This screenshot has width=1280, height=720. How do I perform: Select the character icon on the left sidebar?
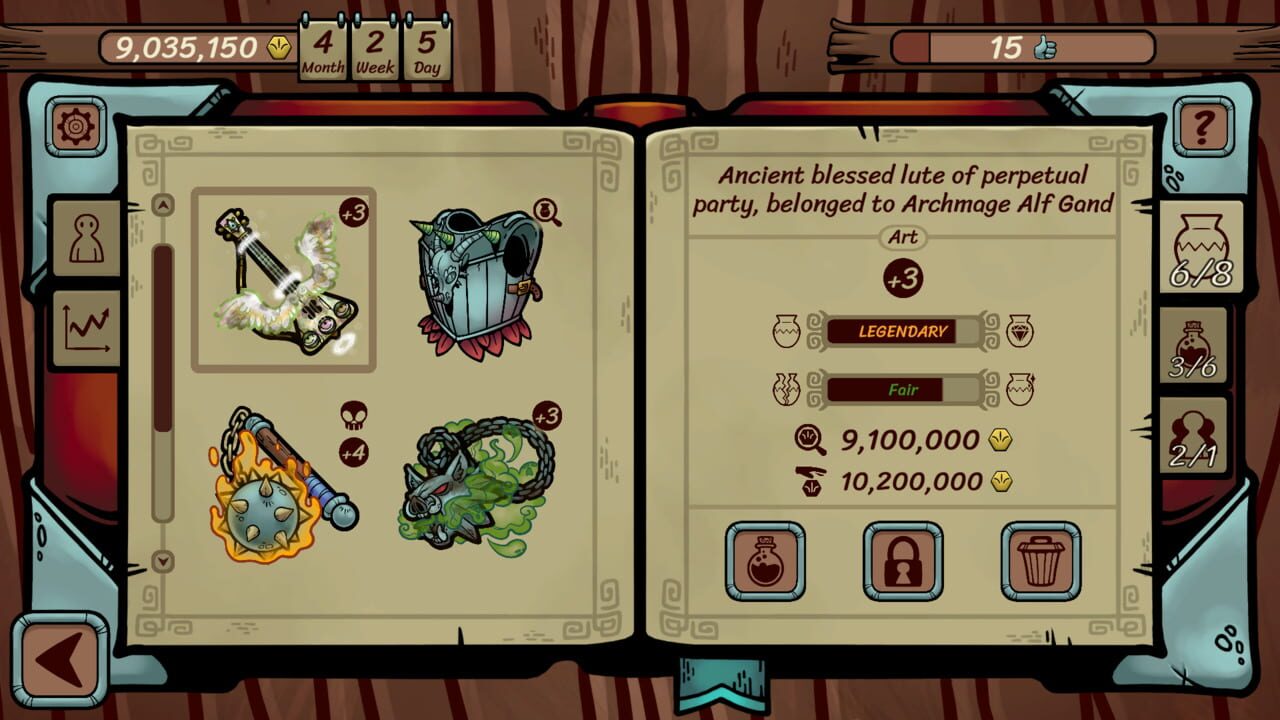tap(85, 237)
